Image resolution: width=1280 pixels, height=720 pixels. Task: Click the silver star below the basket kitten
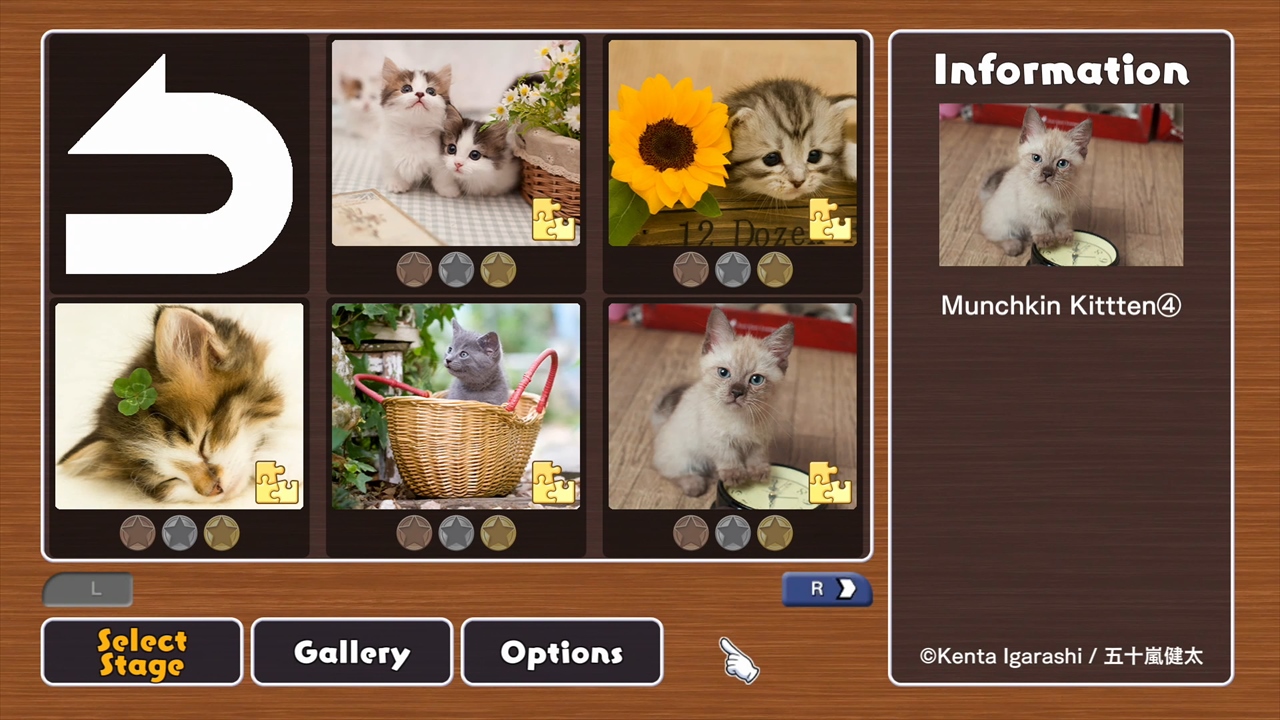click(456, 532)
